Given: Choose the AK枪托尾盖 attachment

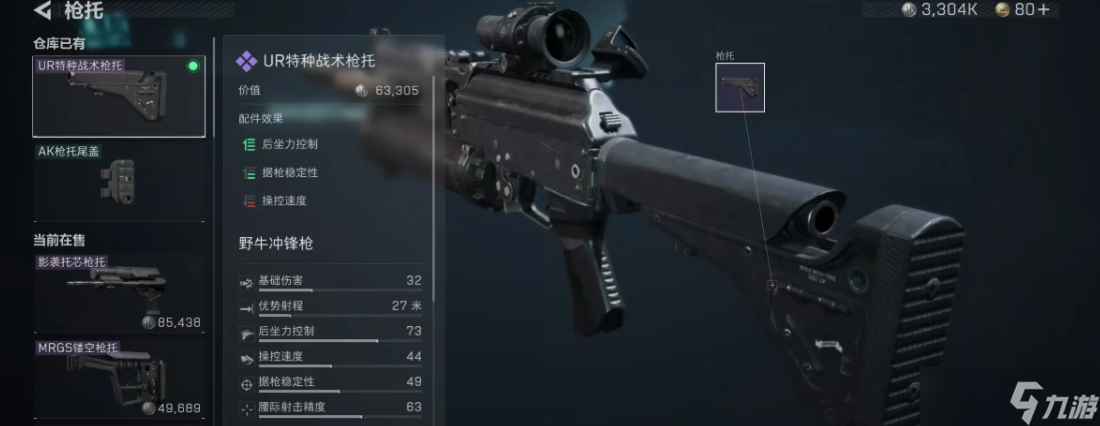Looking at the screenshot, I should (118, 181).
